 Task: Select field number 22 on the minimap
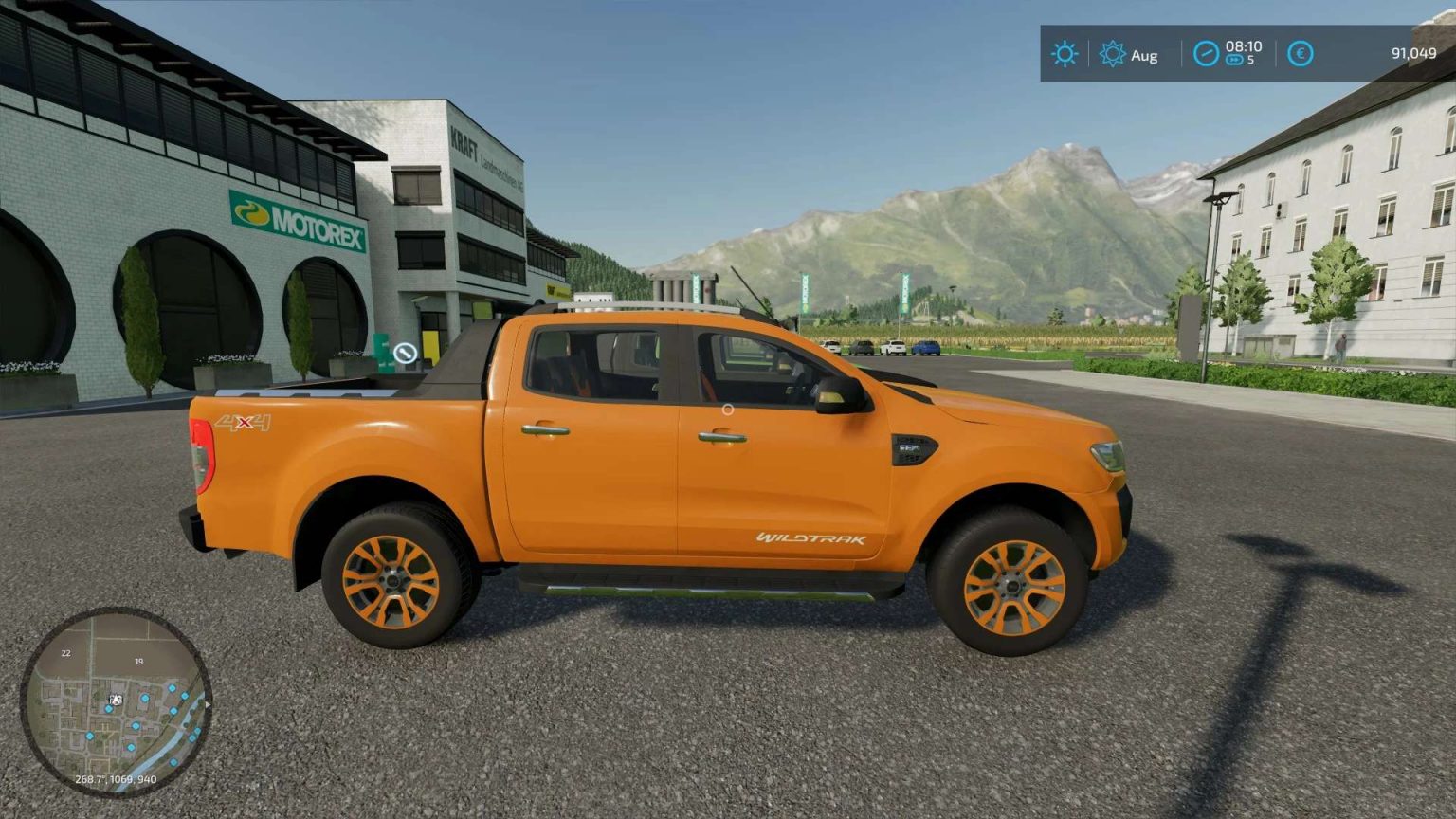click(x=65, y=654)
